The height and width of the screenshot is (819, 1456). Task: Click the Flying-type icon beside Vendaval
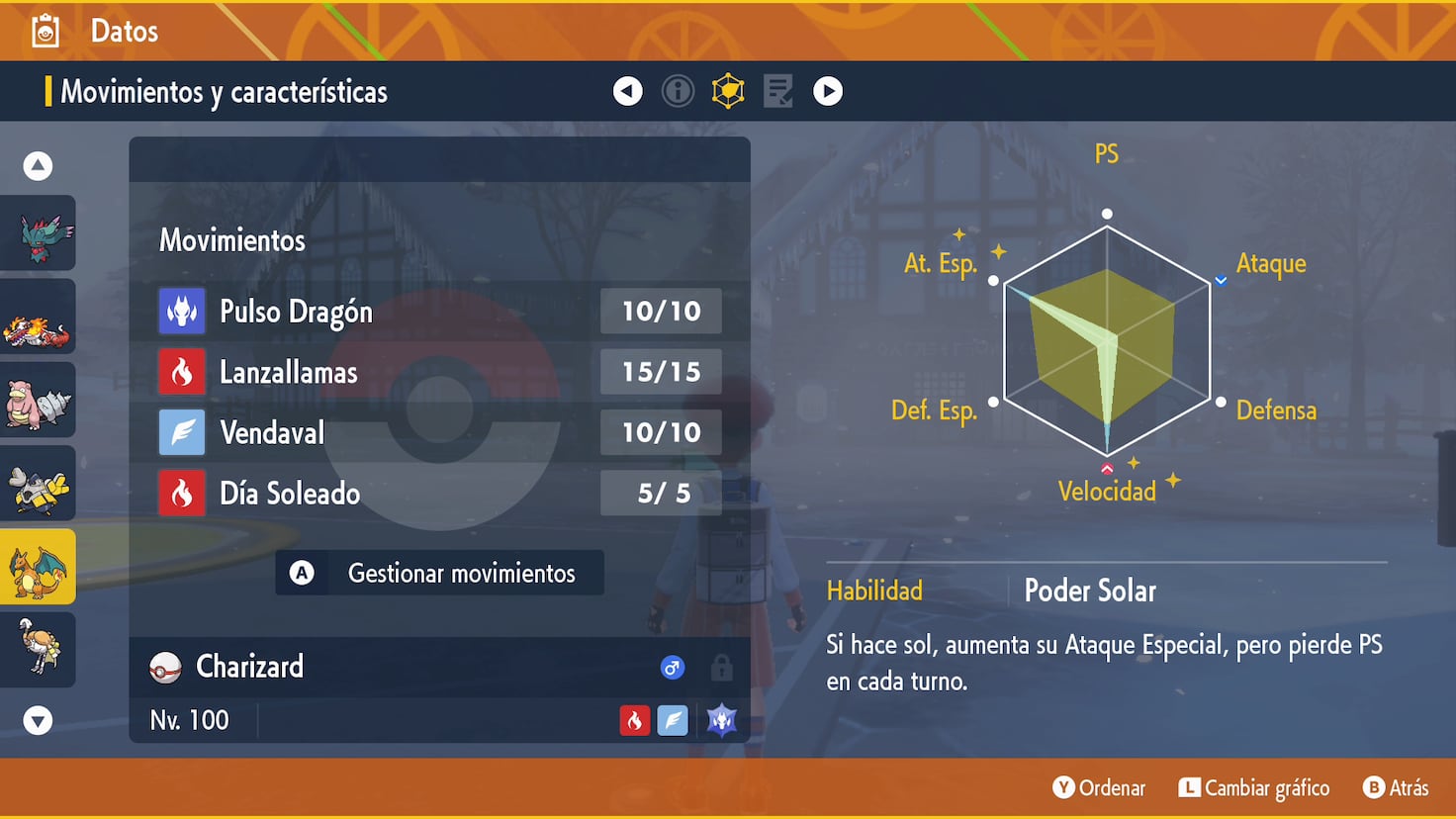(181, 432)
